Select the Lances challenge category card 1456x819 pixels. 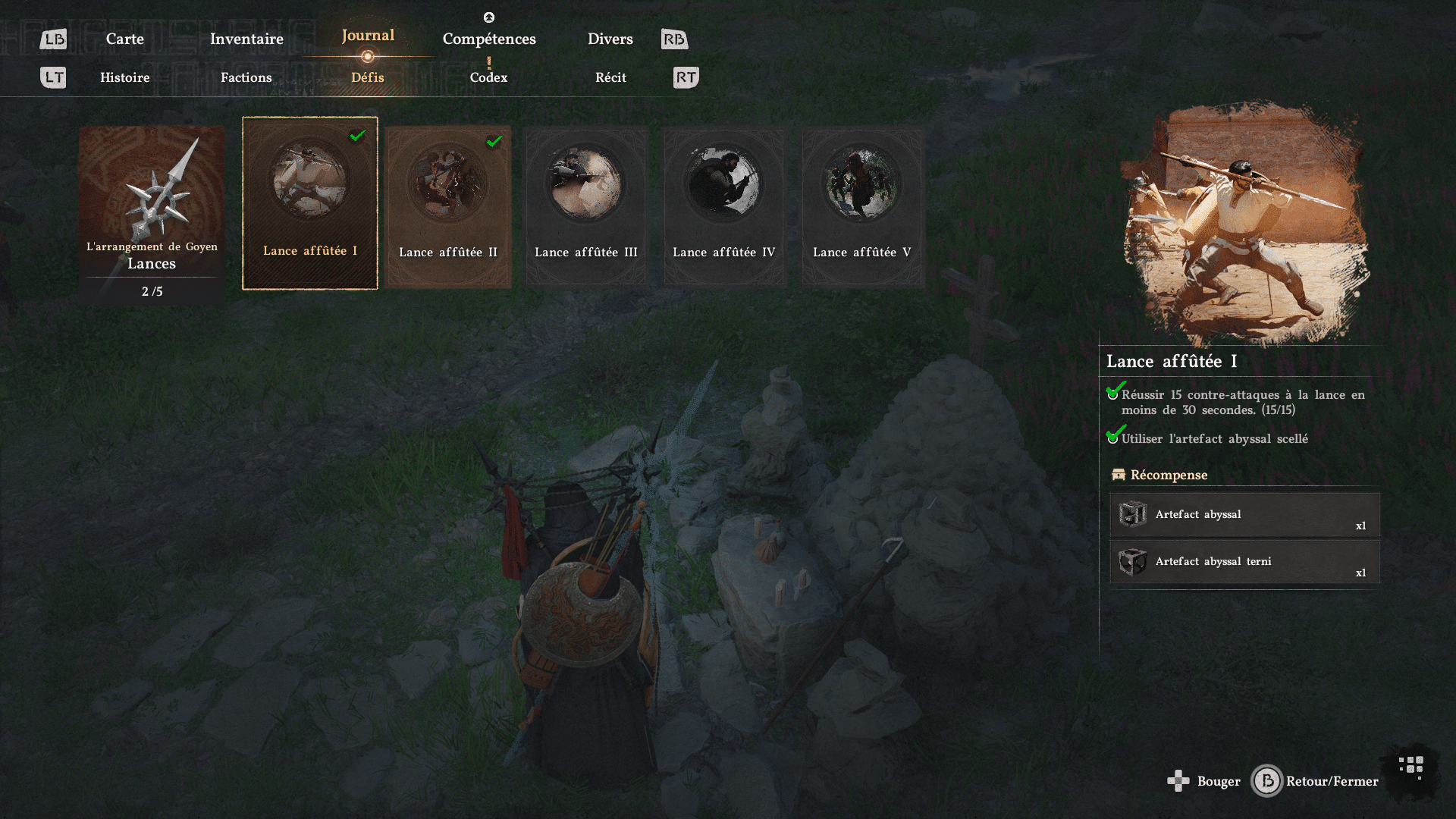pos(152,214)
